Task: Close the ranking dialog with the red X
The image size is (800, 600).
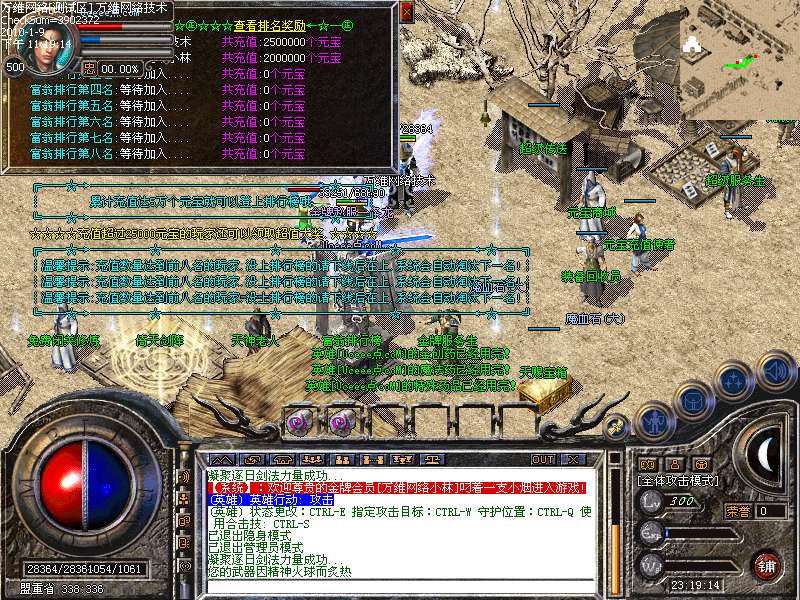Action: 406,12
